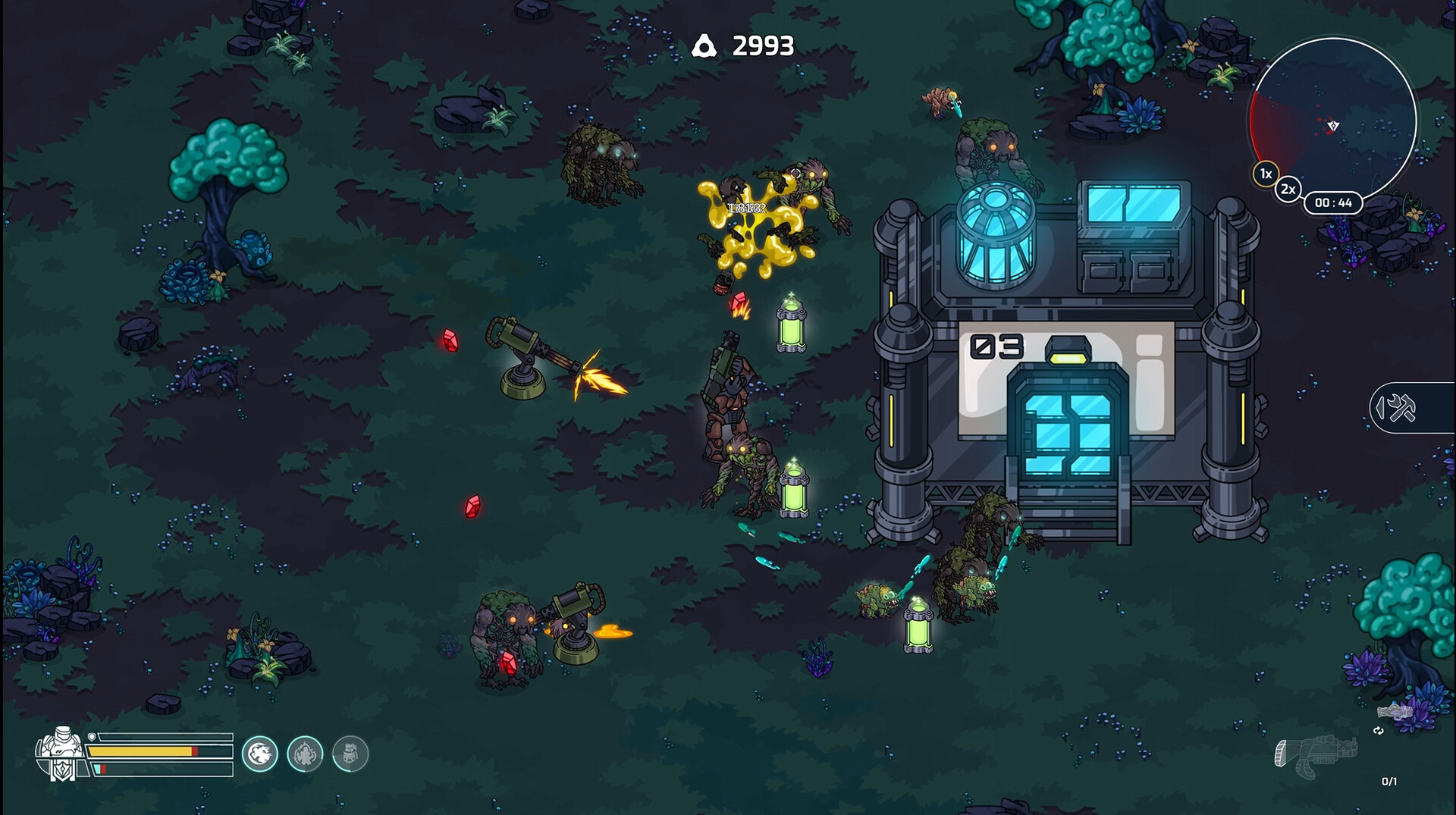
Task: Swap to the secondary weapon icon
Action: tap(1395, 712)
